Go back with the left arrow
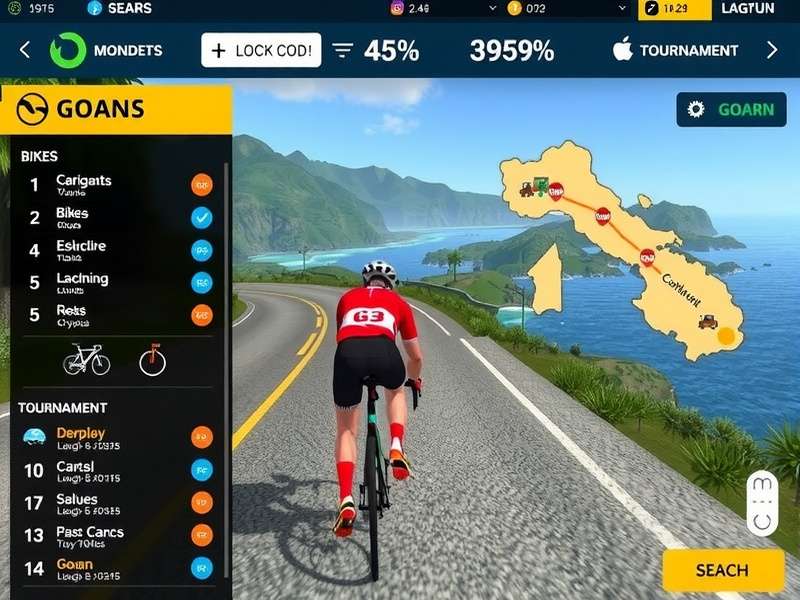Viewport: 800px width, 600px height. click(25, 50)
